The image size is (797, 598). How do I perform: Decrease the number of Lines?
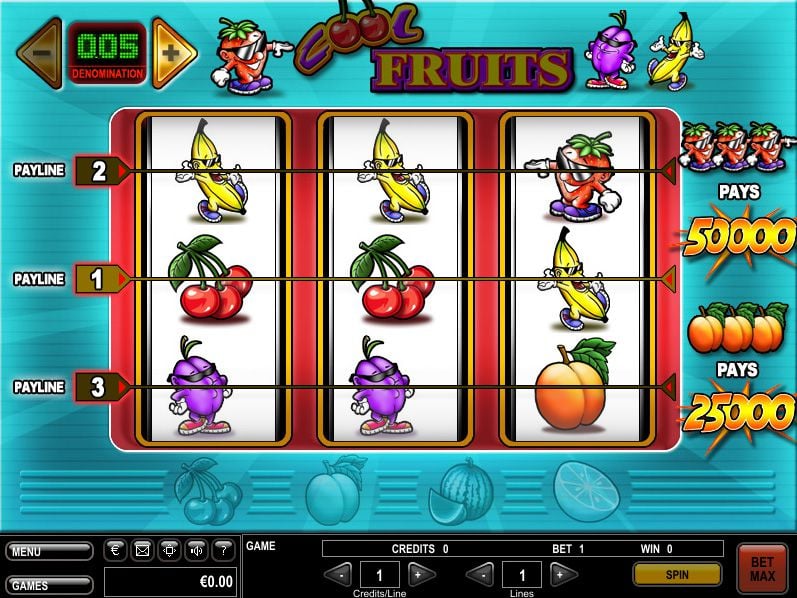point(482,574)
